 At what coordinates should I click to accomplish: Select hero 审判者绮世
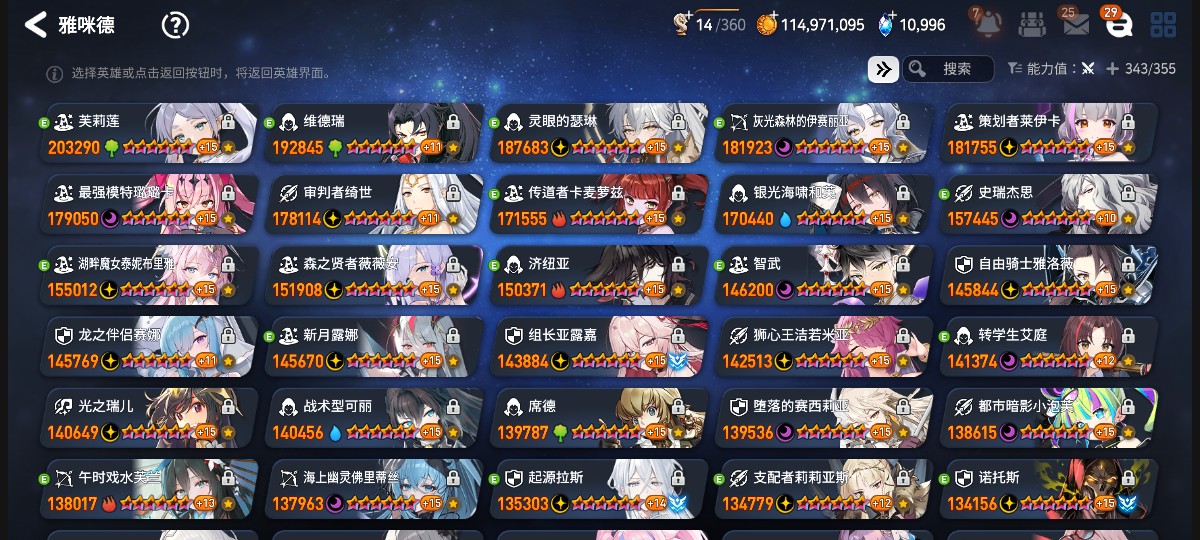[x=375, y=205]
